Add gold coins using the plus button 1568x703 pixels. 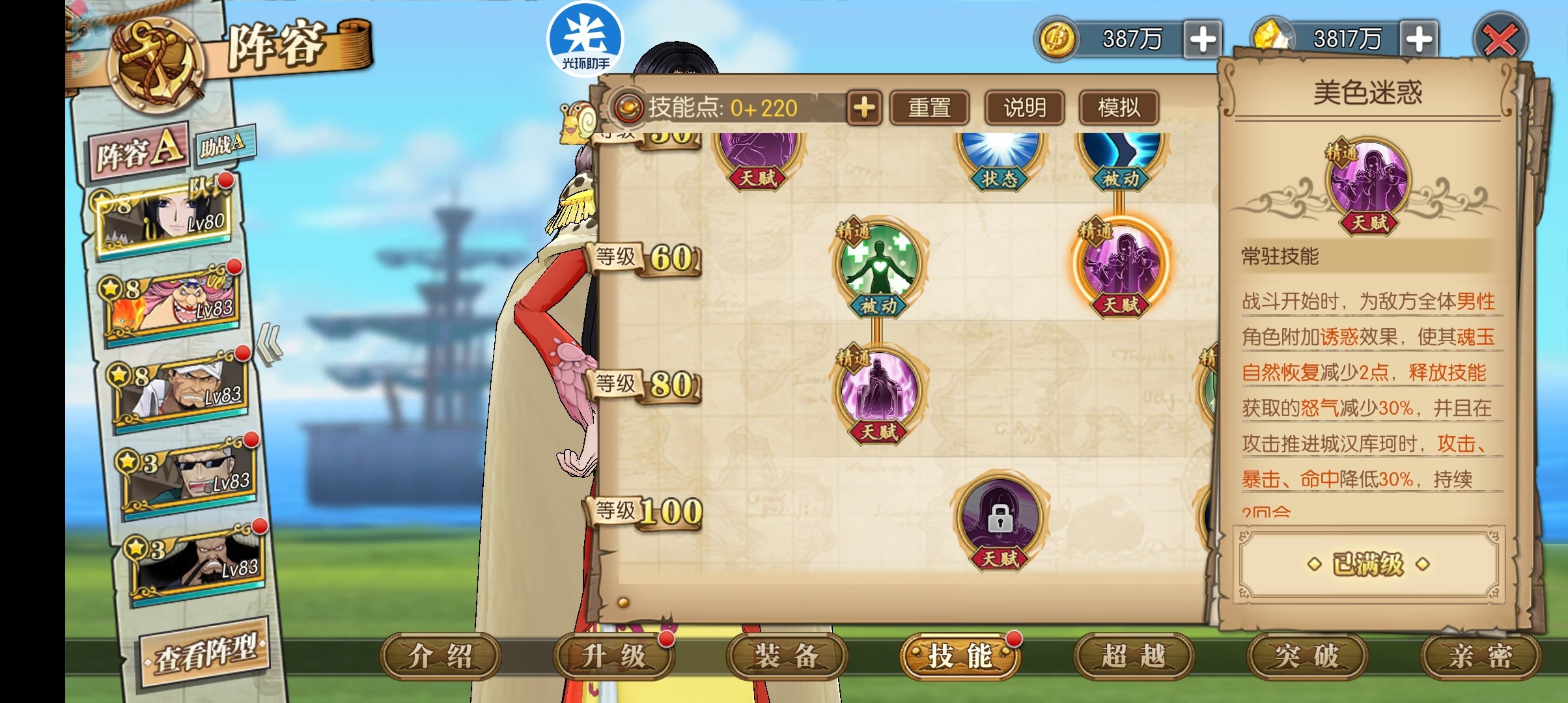(x=1202, y=40)
